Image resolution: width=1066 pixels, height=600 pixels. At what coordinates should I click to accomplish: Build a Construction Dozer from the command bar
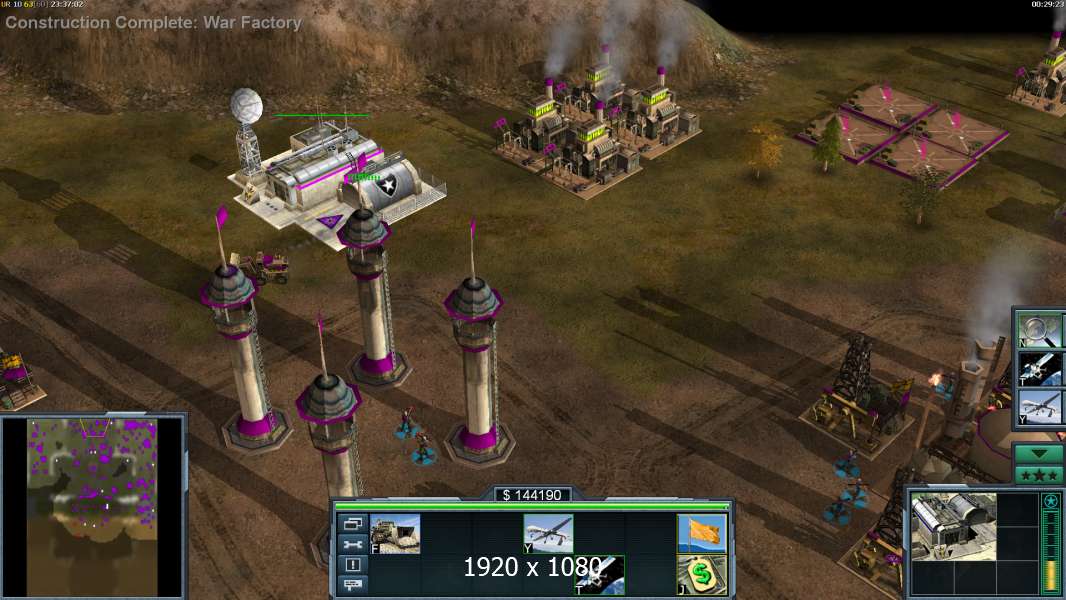(395, 534)
